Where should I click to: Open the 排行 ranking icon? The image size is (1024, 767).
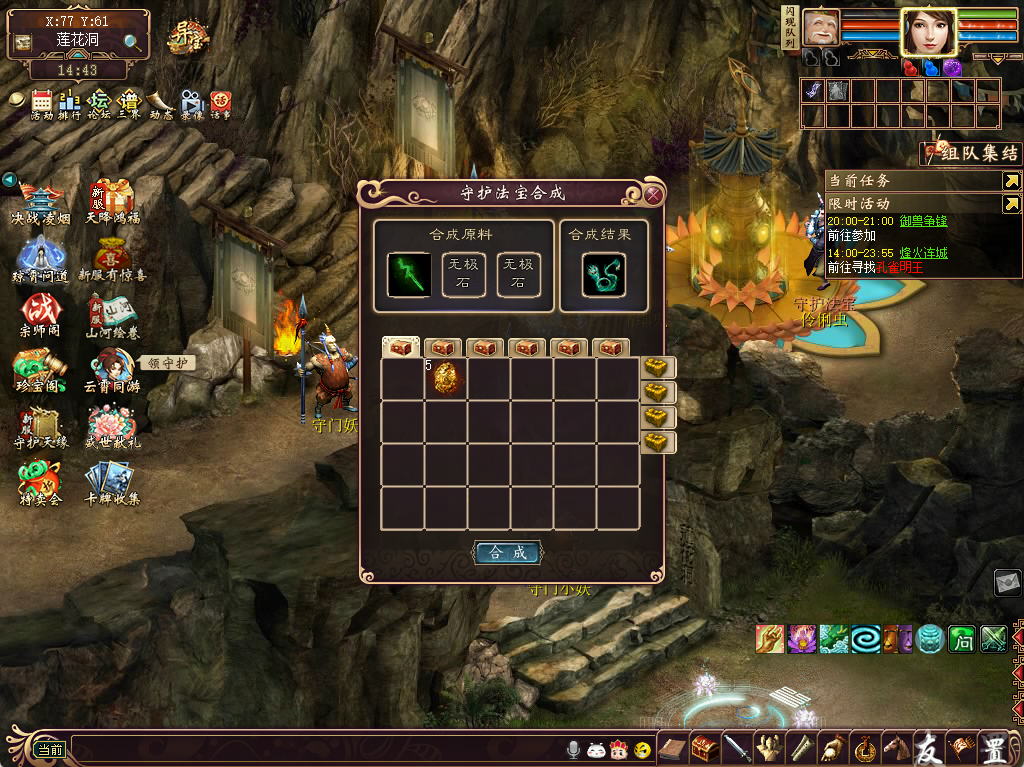point(70,103)
